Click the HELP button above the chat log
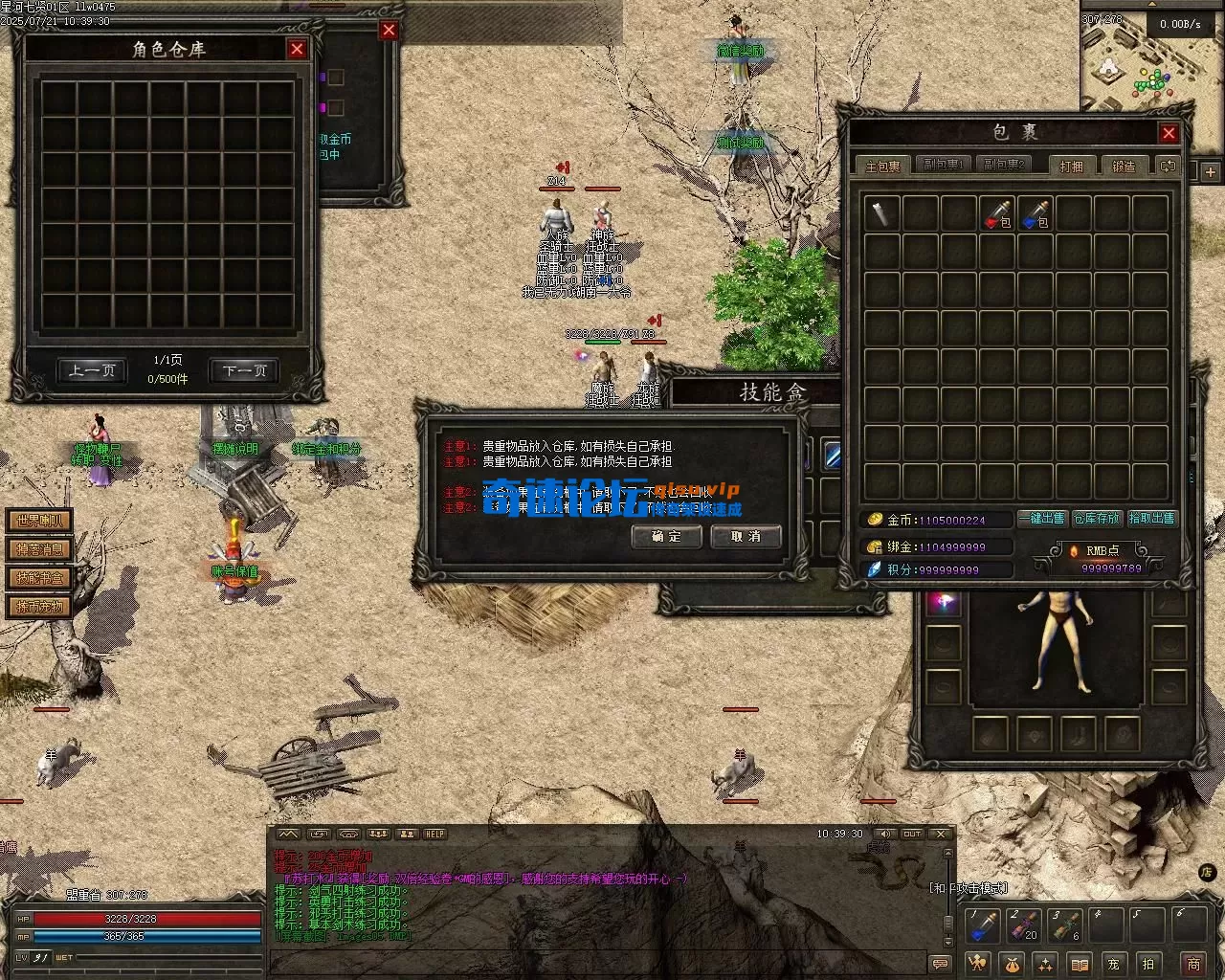Screen dimensions: 1225x980 pyautogui.click(x=434, y=834)
